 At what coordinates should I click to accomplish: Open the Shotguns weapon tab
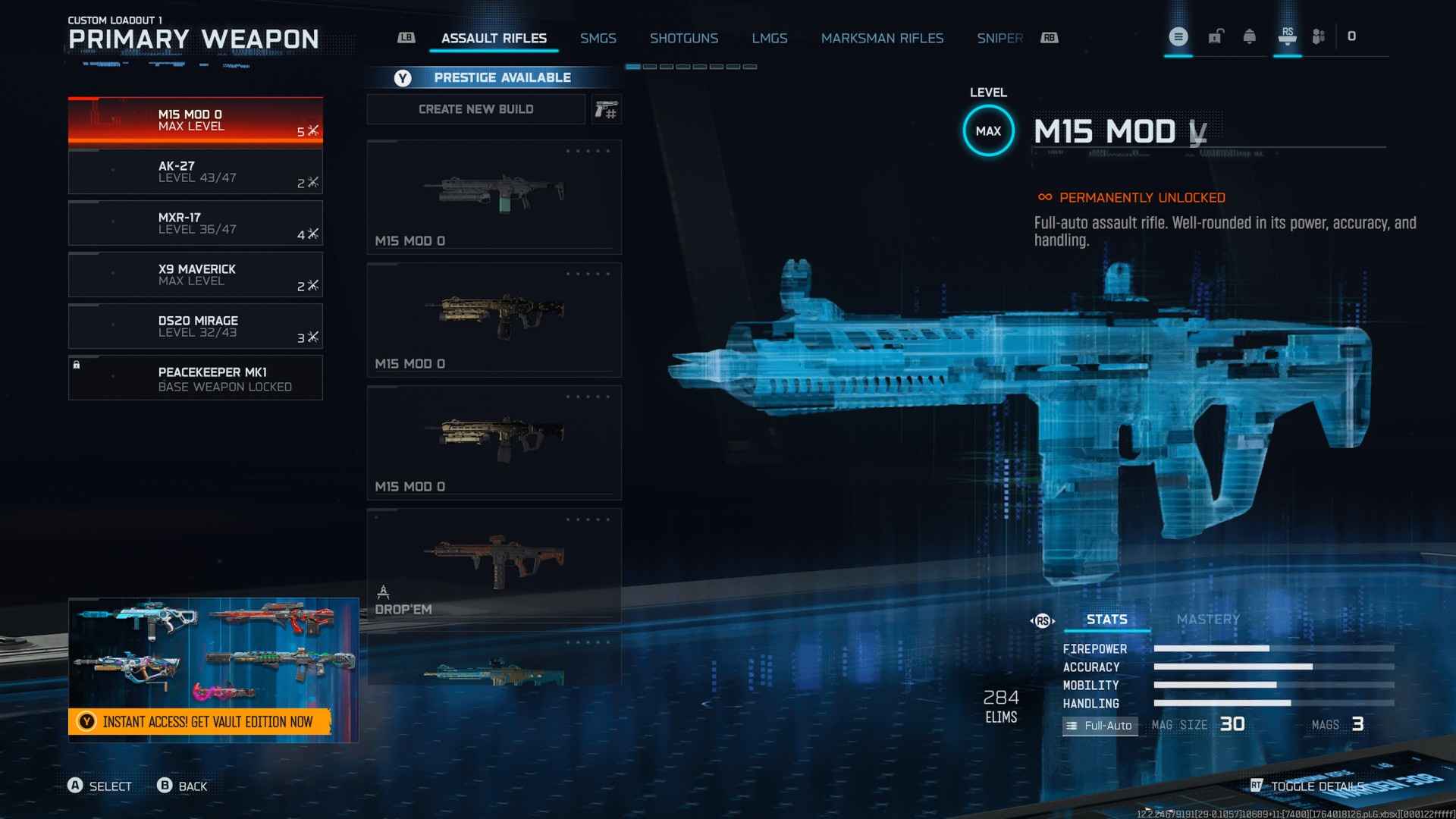pyautogui.click(x=683, y=38)
